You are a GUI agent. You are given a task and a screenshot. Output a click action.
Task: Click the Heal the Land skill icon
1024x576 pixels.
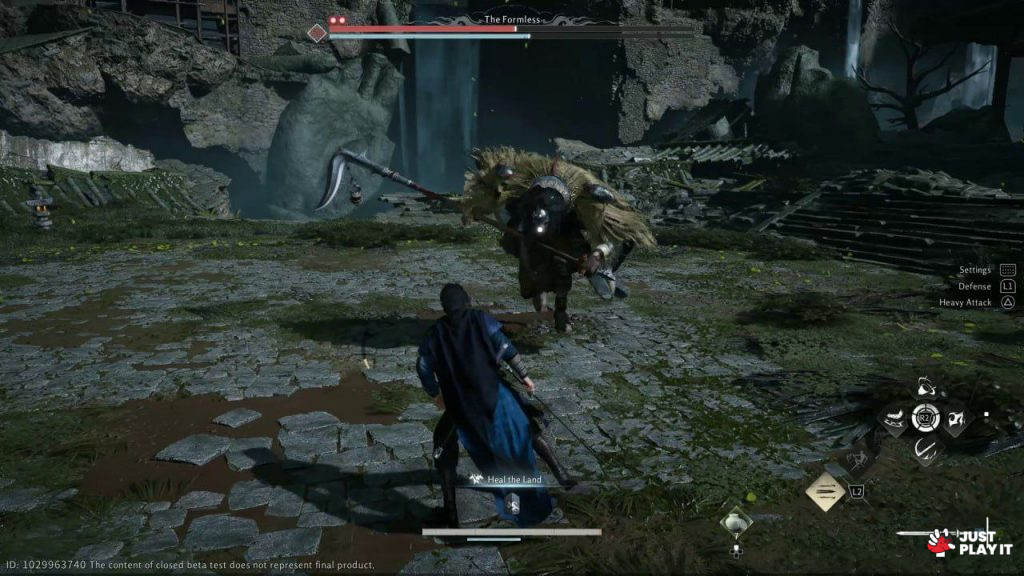click(x=480, y=481)
